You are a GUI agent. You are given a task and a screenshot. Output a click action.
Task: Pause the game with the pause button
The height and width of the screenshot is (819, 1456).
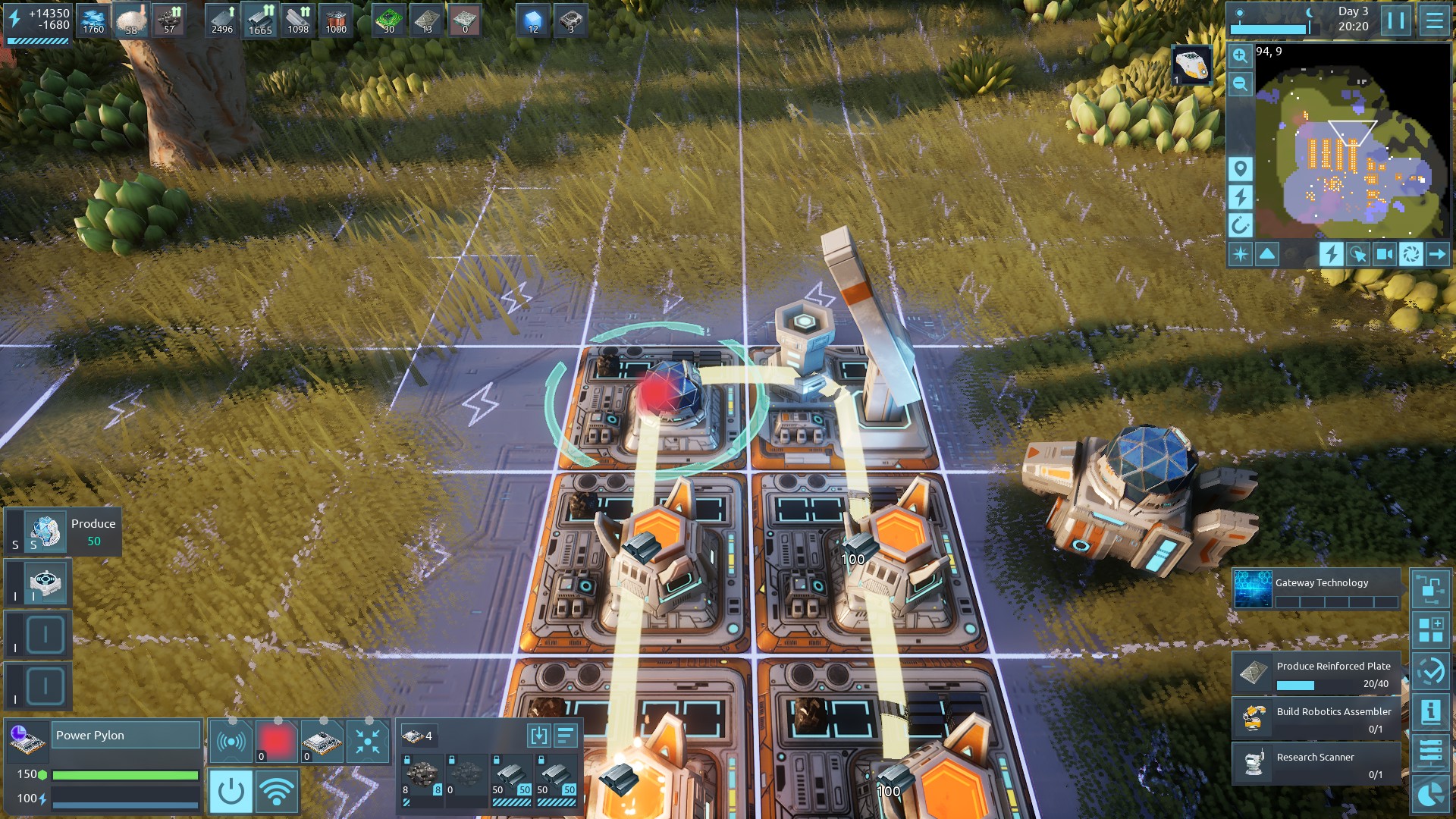click(x=1396, y=20)
